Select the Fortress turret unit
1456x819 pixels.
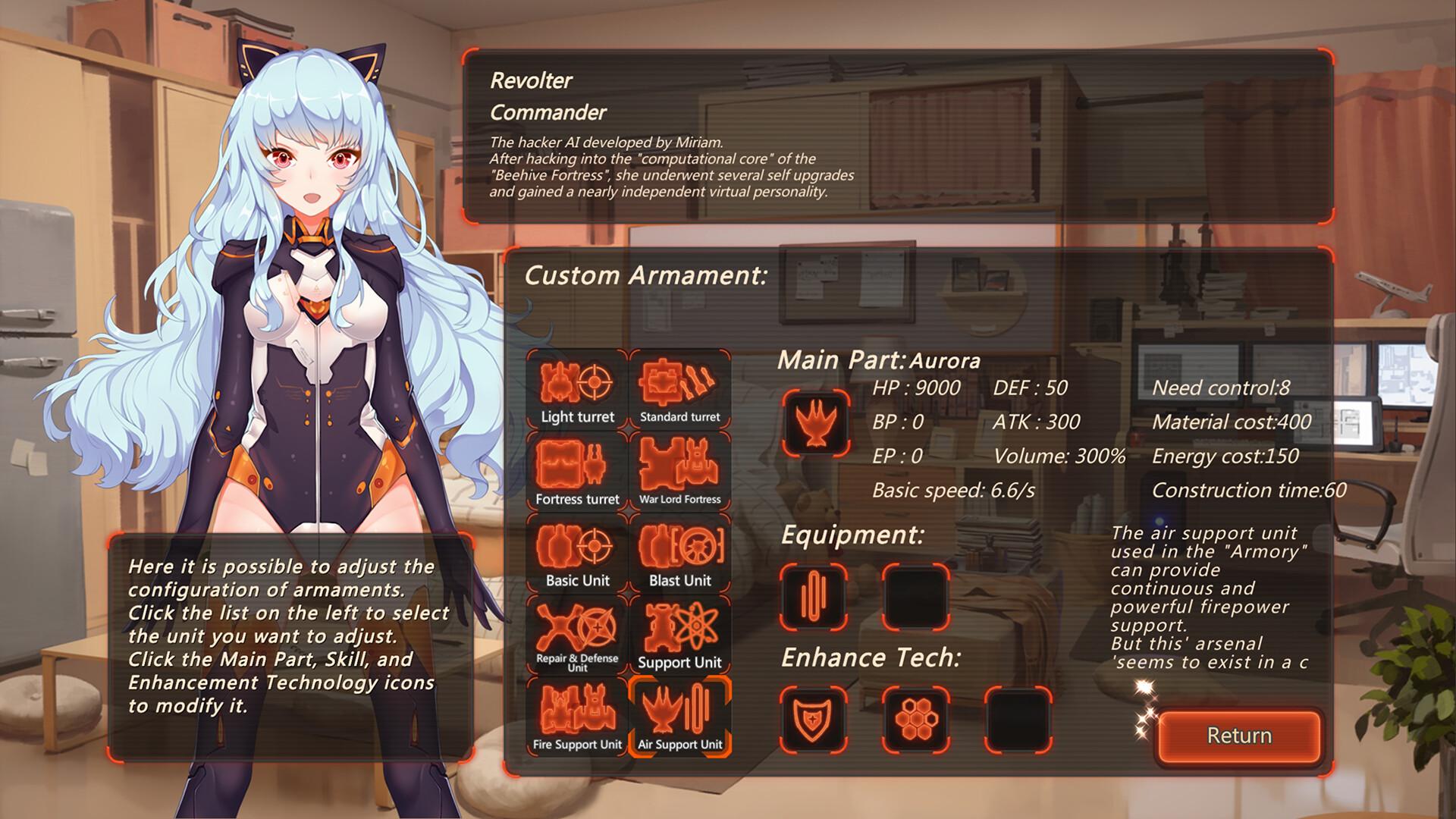point(577,472)
